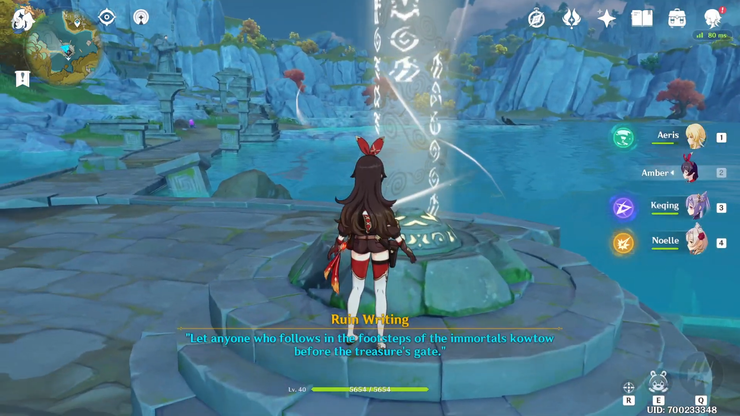Click the eye-shaped icon beside the minimap
This screenshot has height=416, width=740.
[107, 17]
